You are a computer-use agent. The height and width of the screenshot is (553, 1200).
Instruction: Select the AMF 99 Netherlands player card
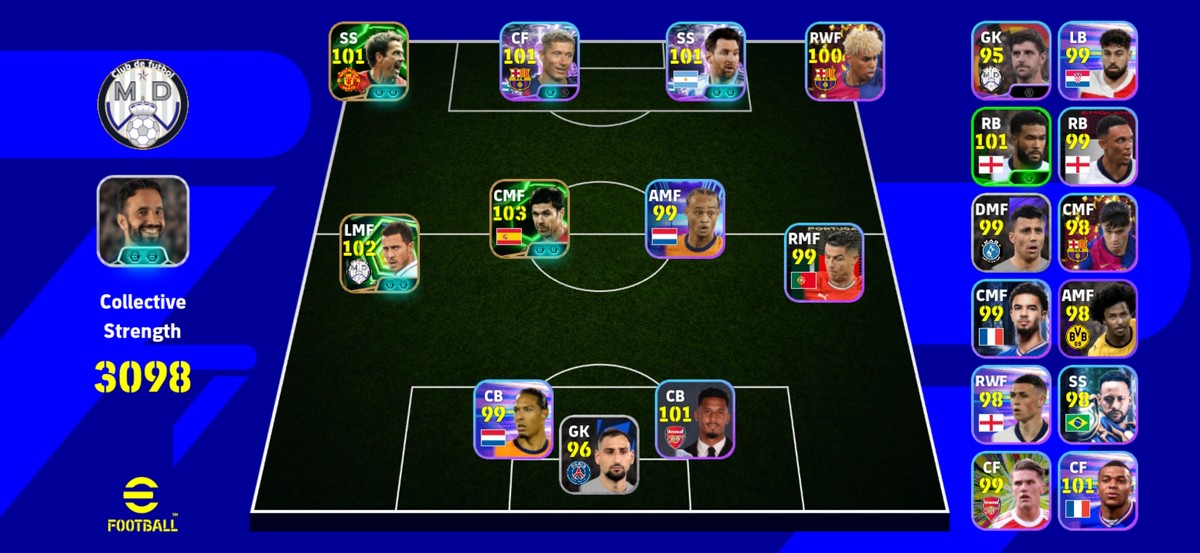click(x=685, y=219)
